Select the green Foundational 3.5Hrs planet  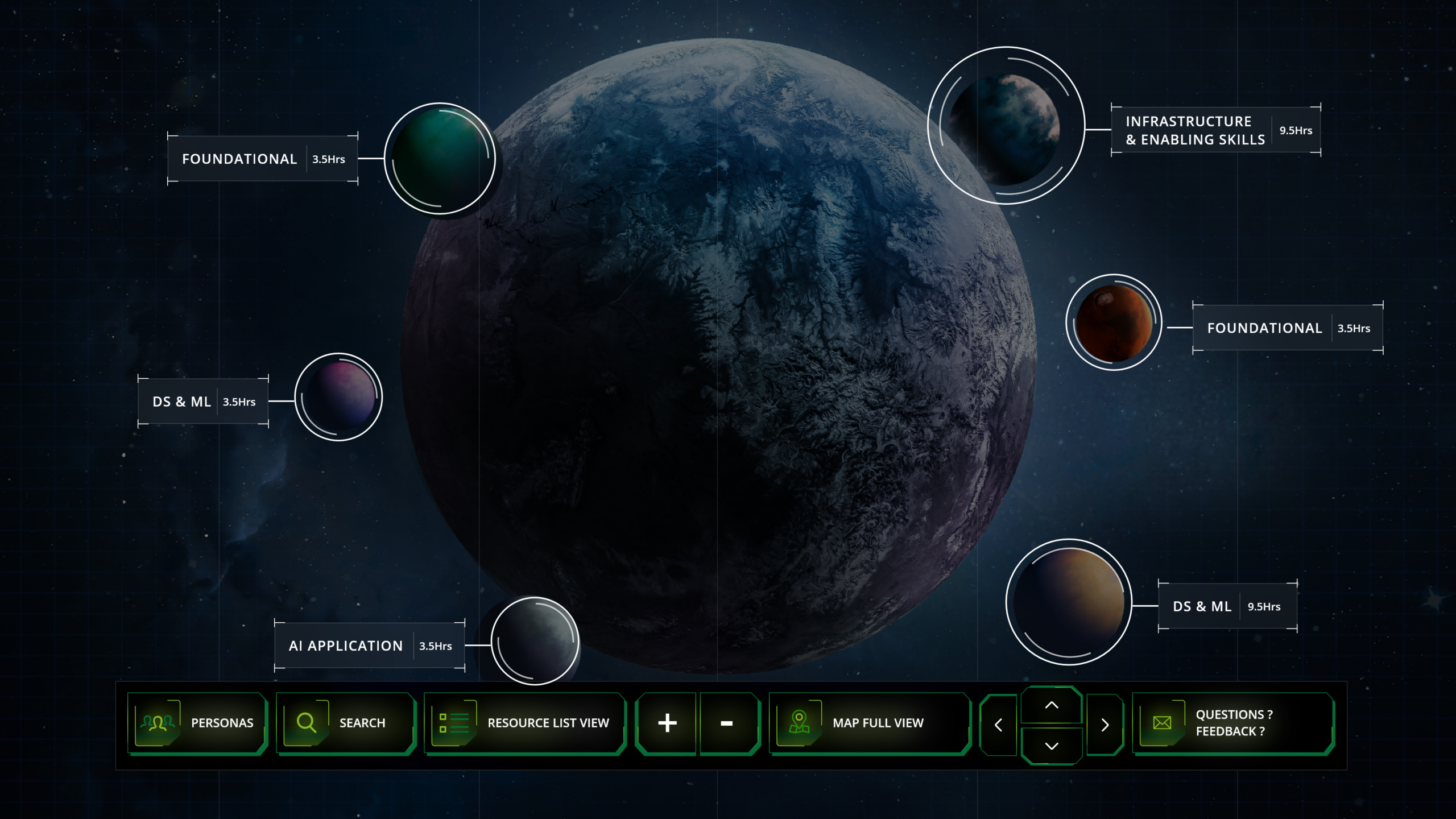coord(440,159)
